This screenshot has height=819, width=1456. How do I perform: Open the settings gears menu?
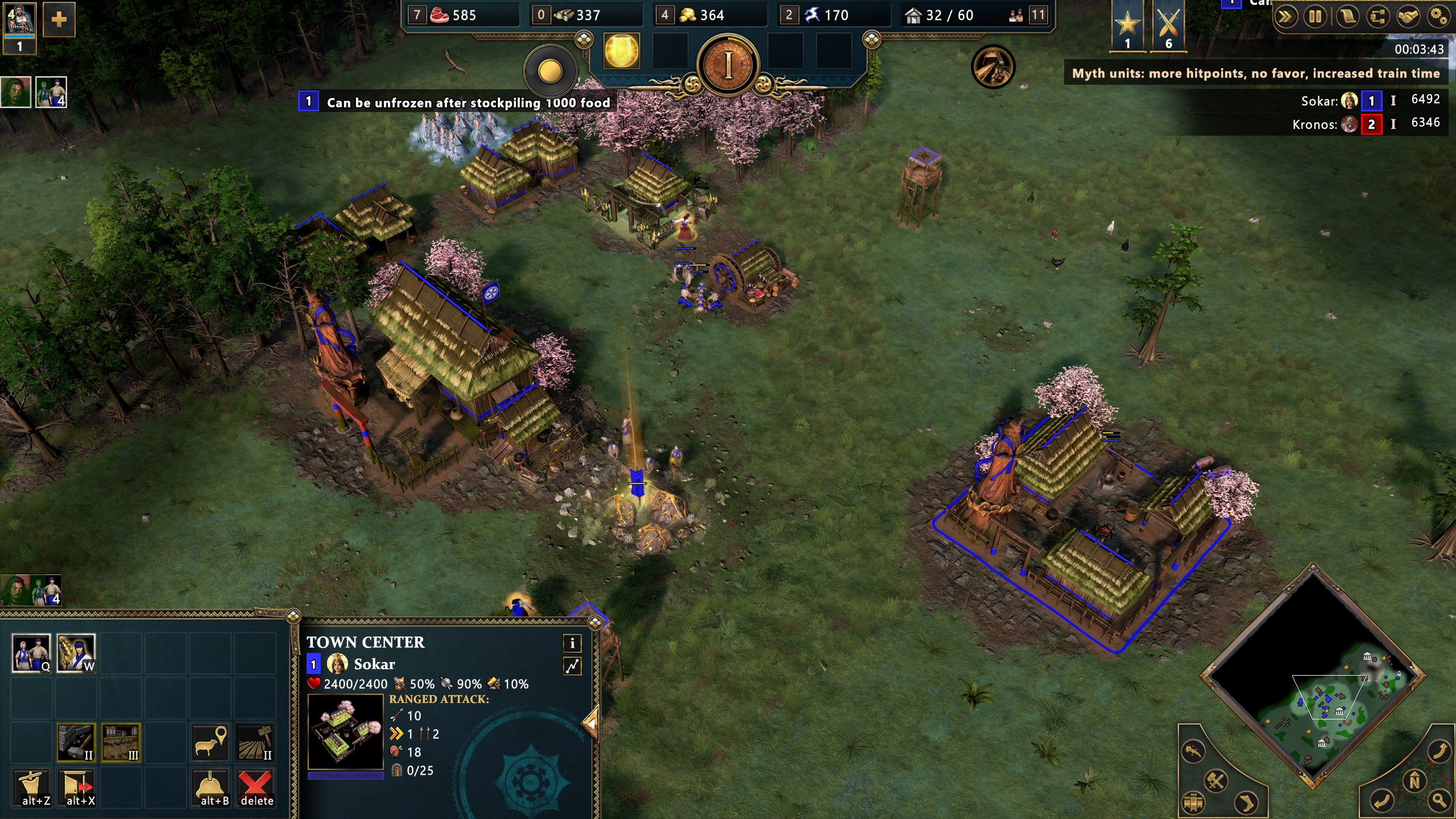[x=1438, y=16]
